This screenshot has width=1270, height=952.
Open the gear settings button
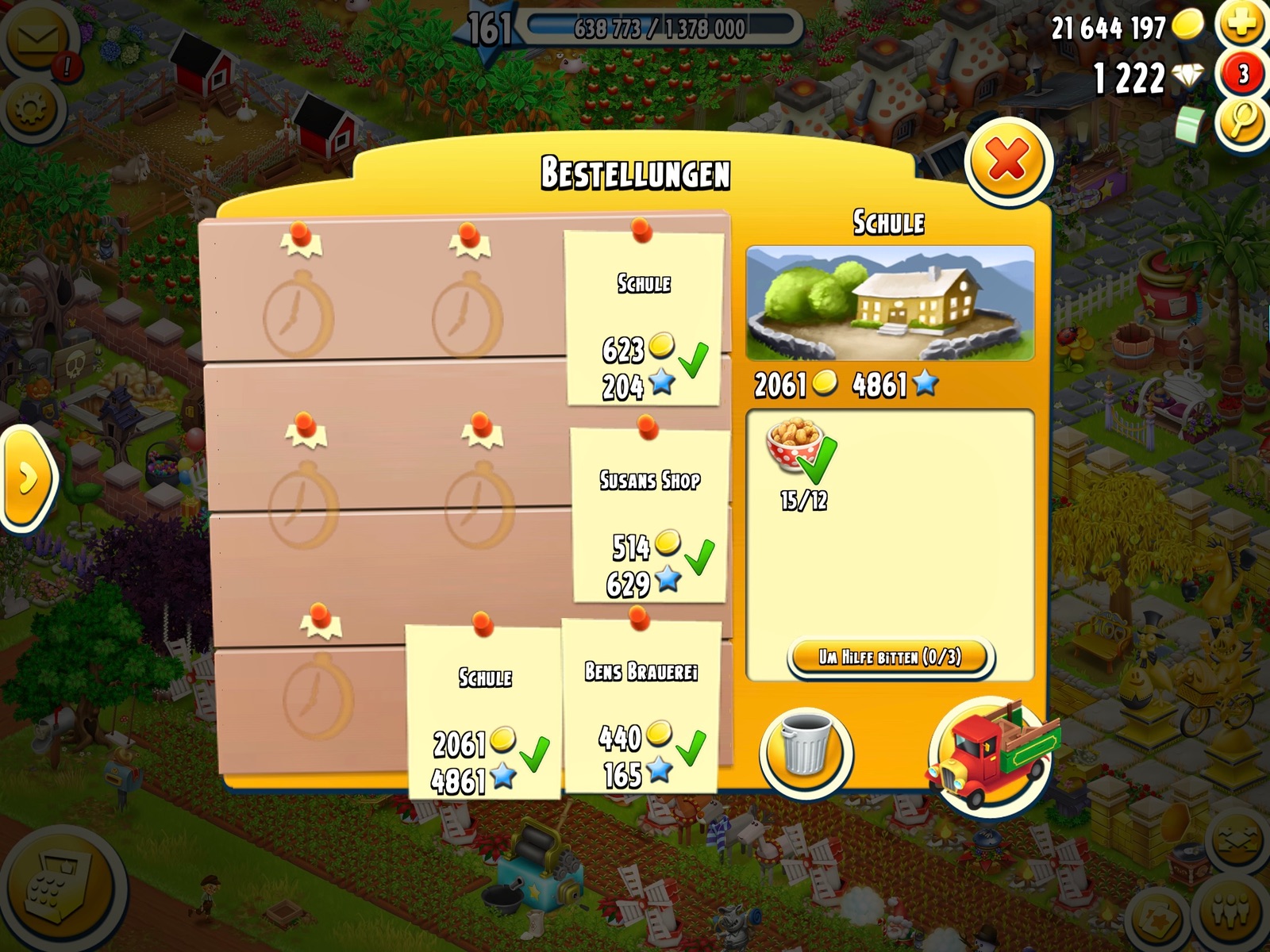click(32, 110)
